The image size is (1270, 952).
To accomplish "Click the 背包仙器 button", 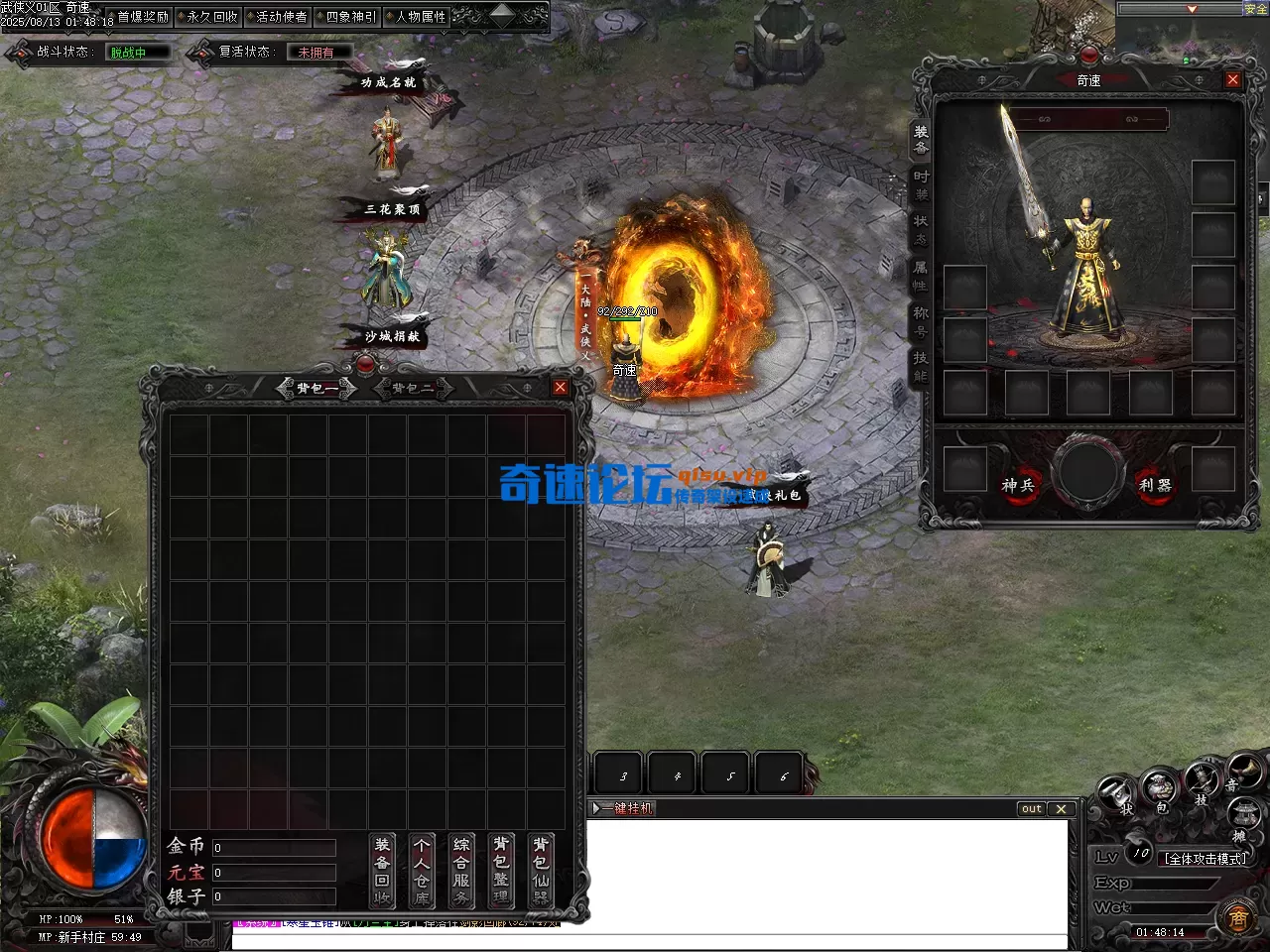I will click(541, 871).
